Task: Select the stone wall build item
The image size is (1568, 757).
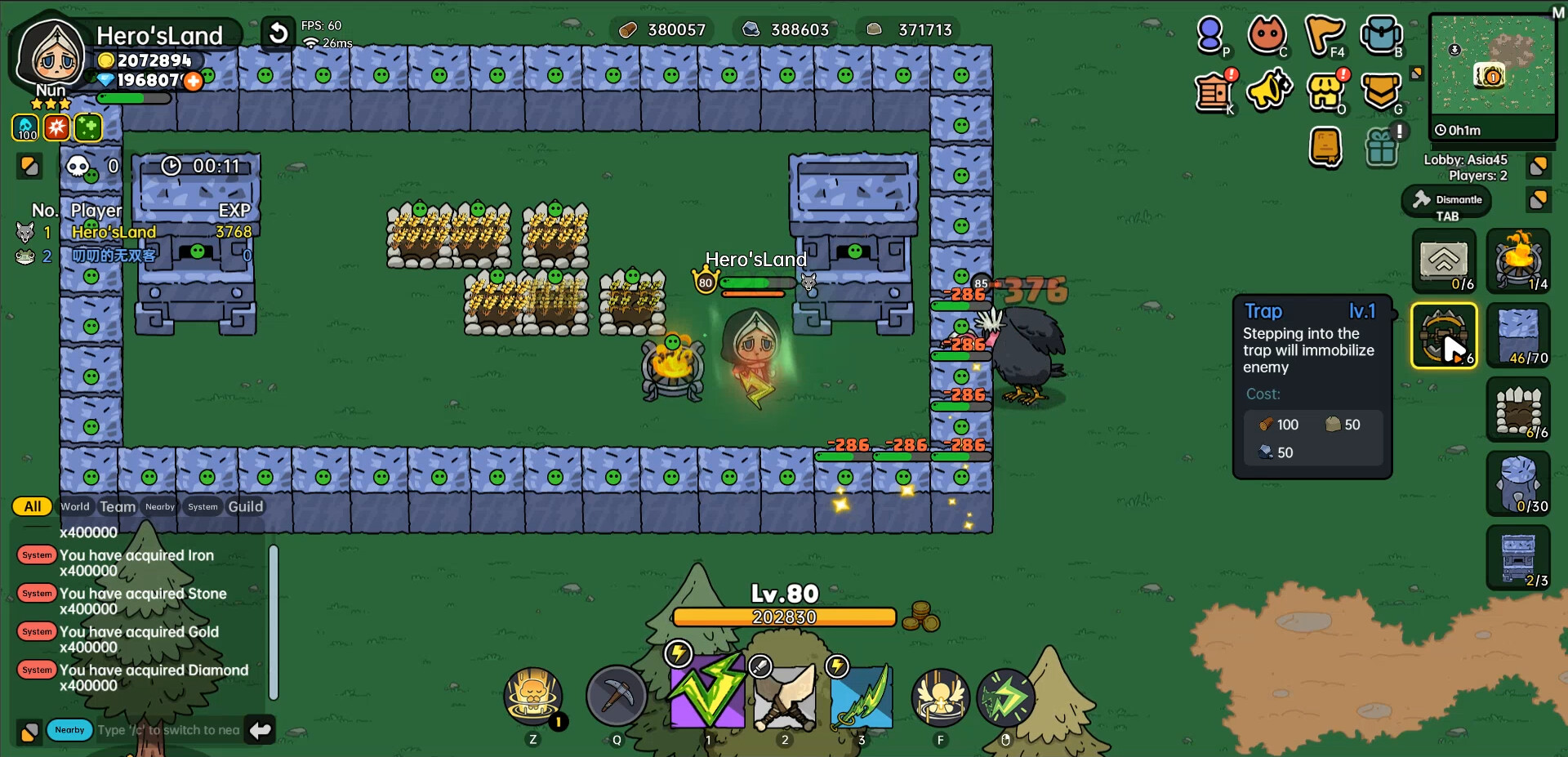Action: (x=1518, y=336)
